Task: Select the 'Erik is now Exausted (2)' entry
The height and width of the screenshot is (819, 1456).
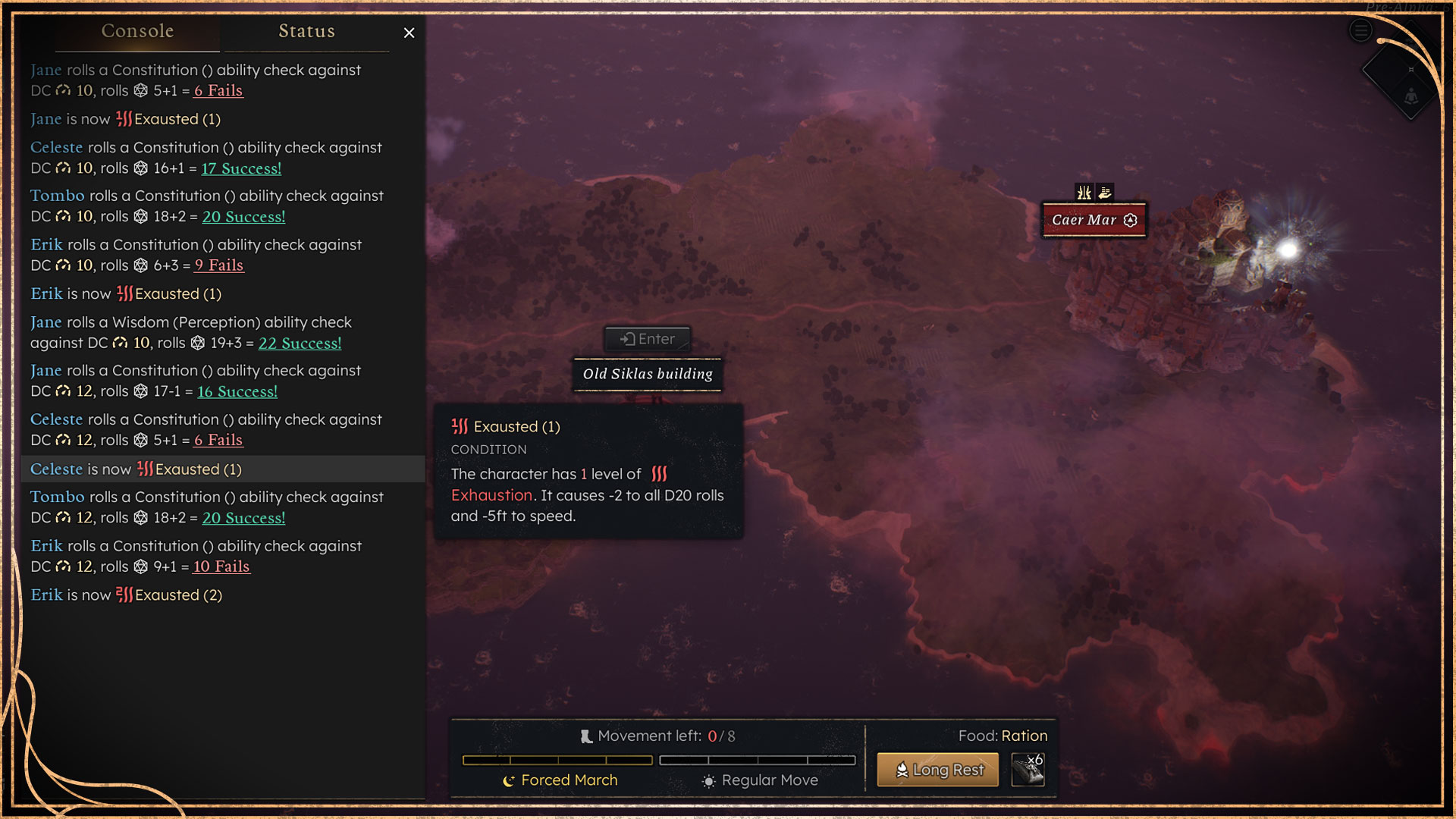Action: 127,595
